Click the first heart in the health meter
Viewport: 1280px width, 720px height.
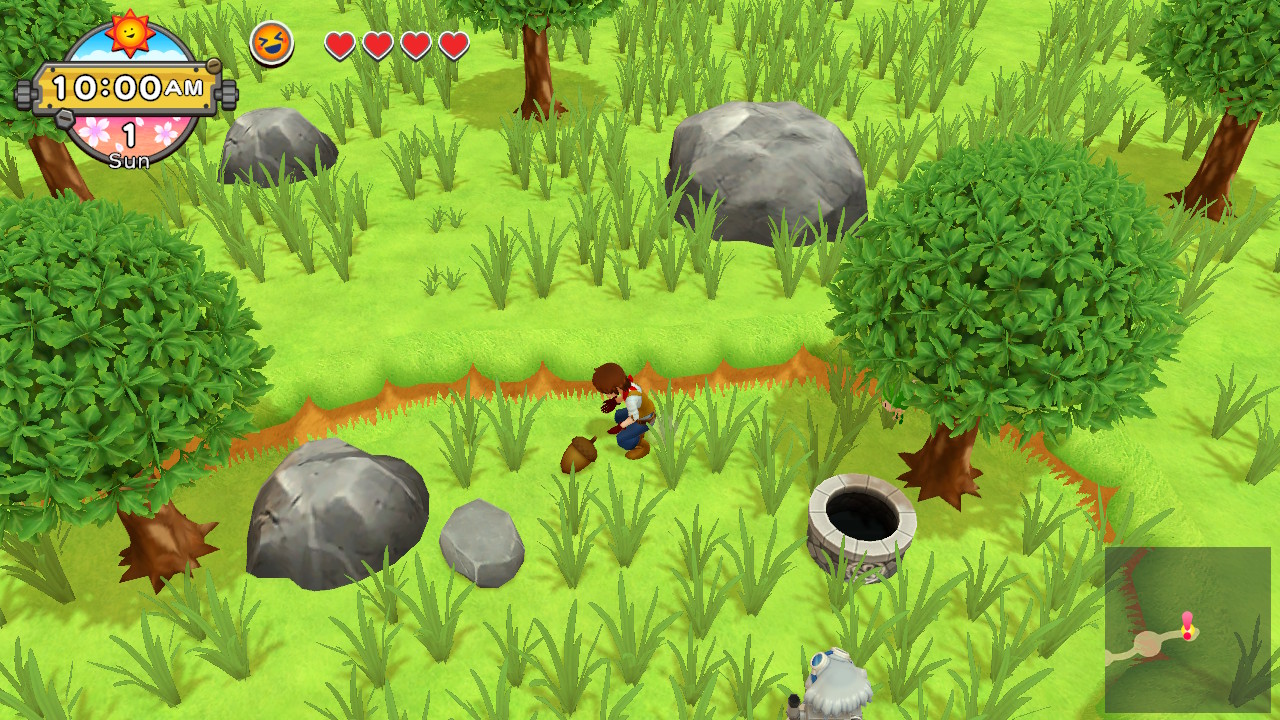pos(339,44)
